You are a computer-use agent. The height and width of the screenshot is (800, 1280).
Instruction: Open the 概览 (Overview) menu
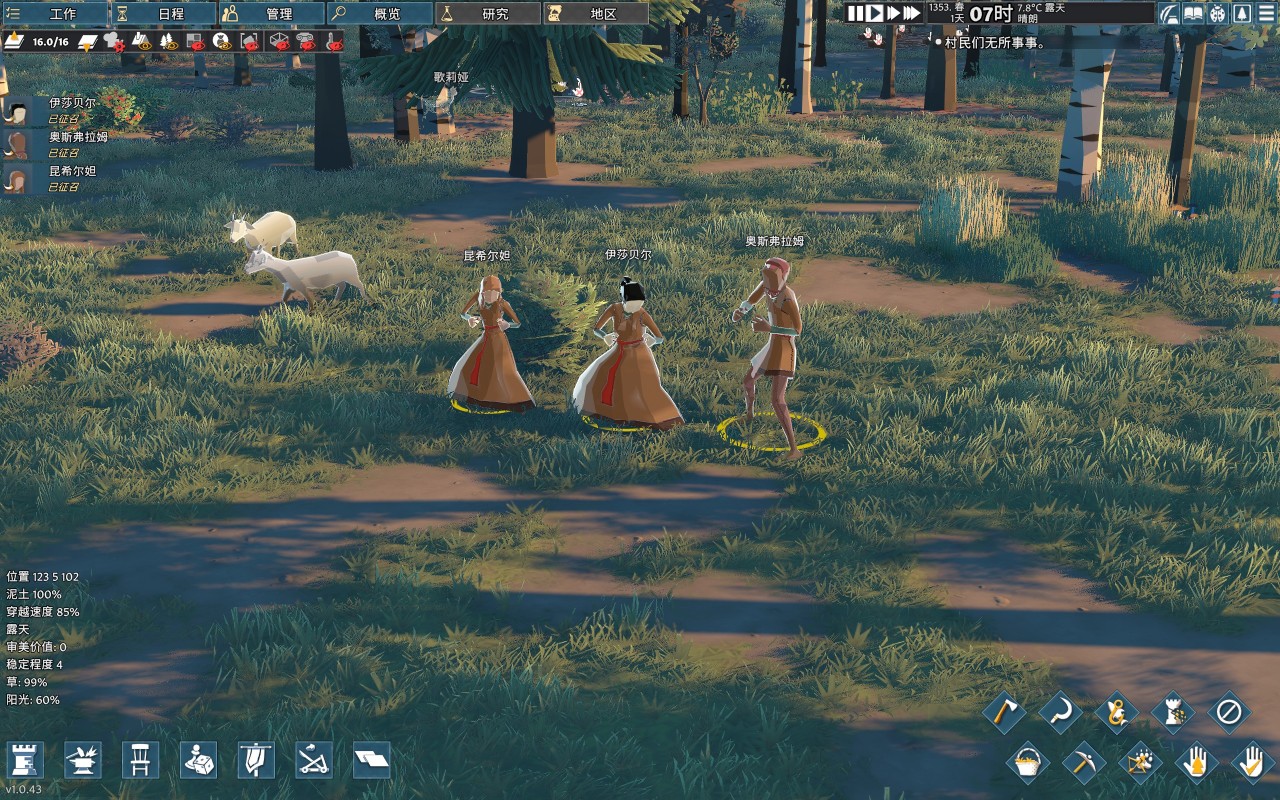(379, 14)
